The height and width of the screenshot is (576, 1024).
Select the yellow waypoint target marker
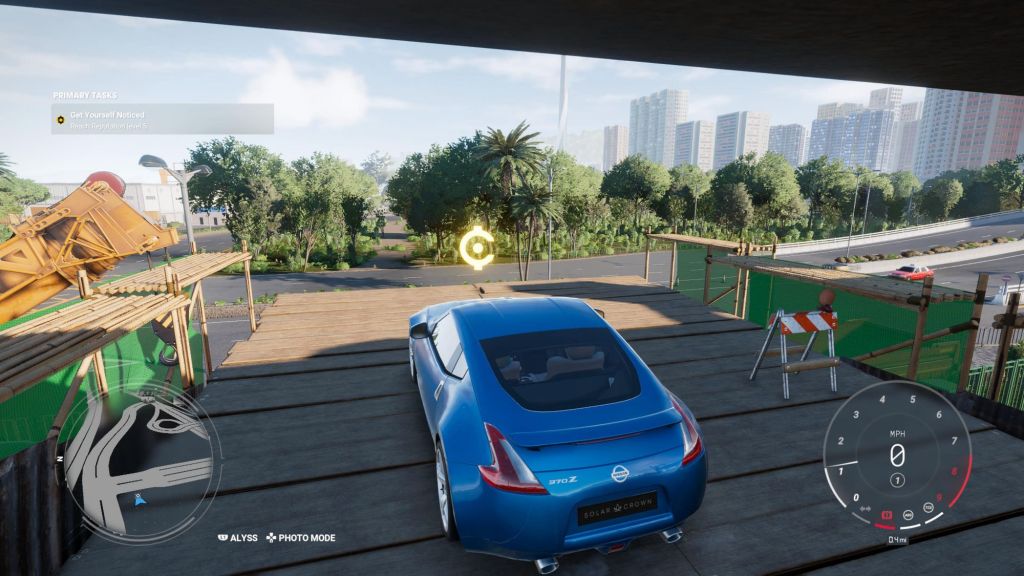pos(477,248)
